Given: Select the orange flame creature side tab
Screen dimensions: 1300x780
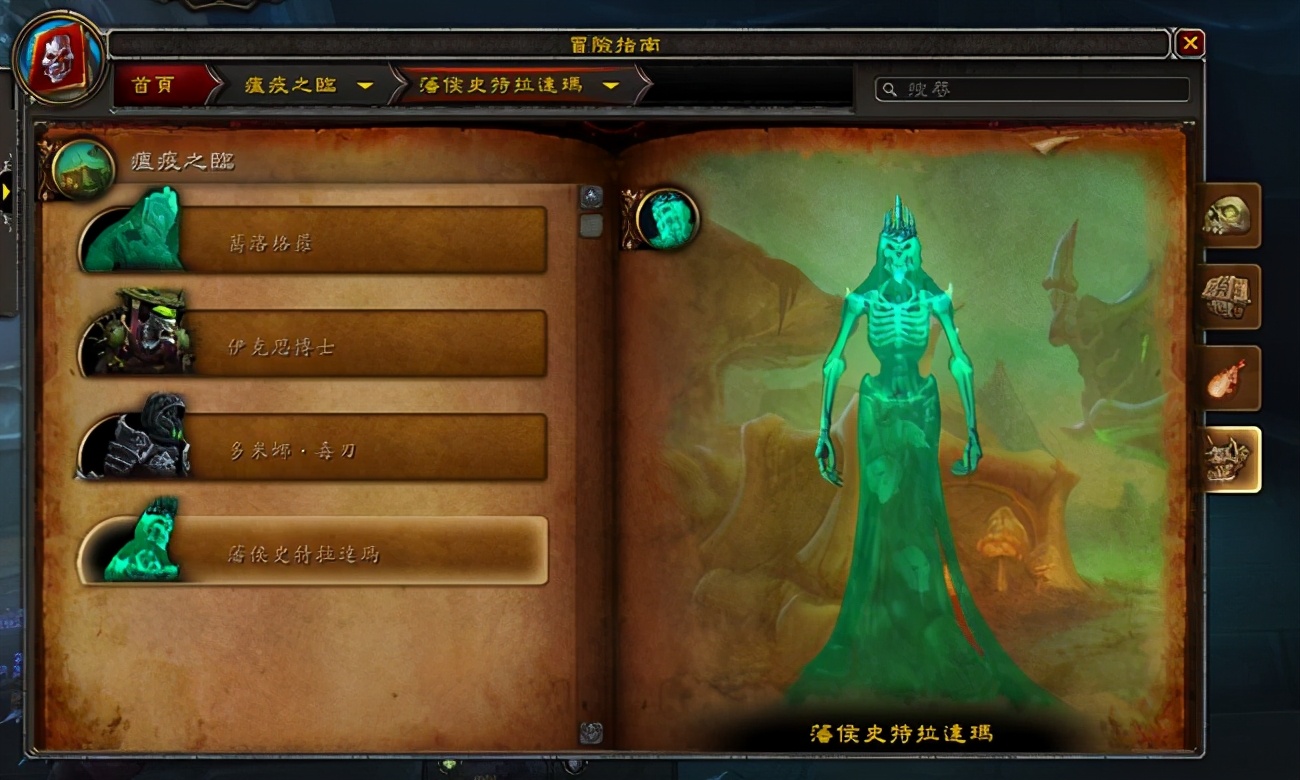Looking at the screenshot, I should [x=1228, y=378].
